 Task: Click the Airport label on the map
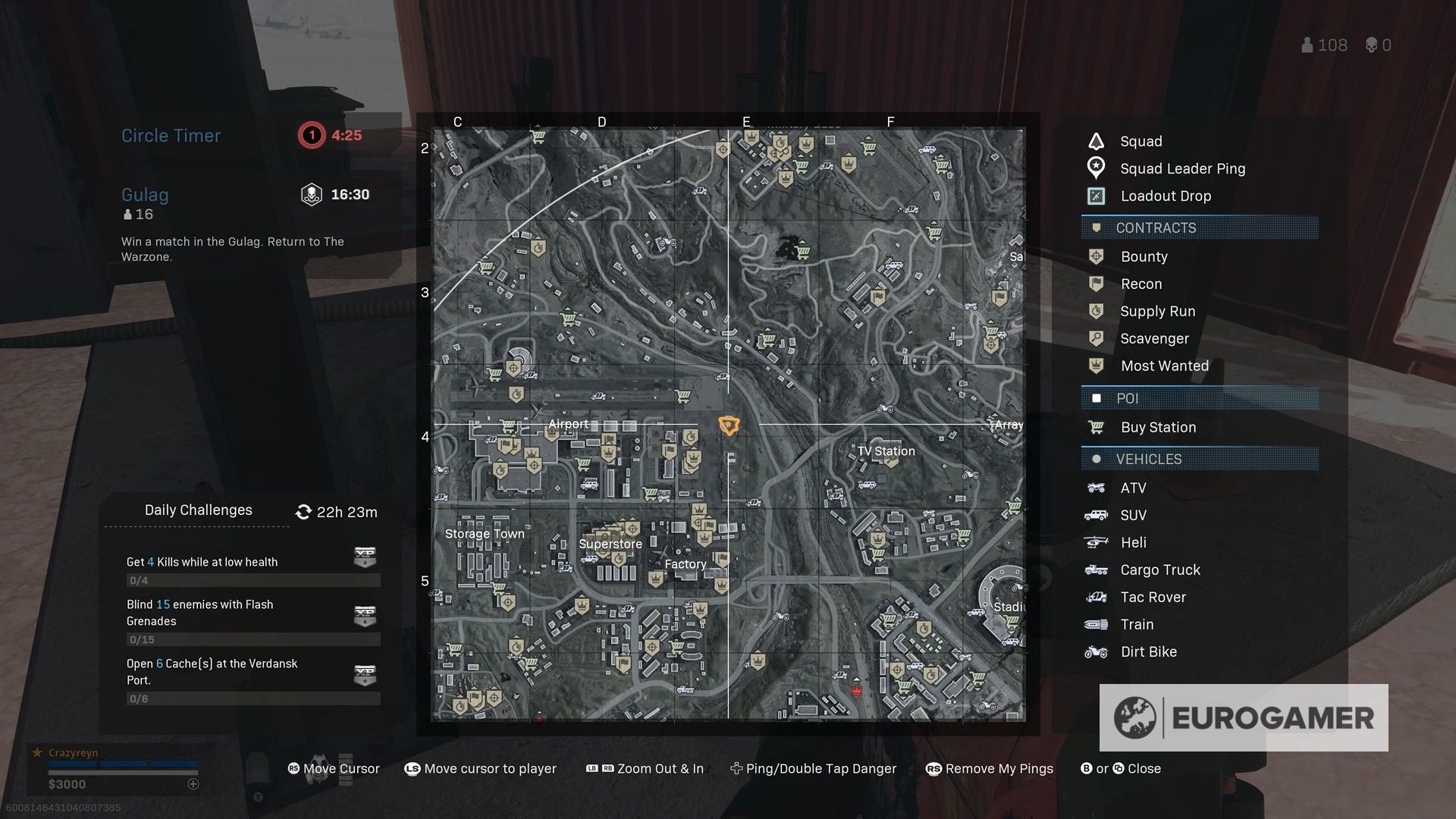click(568, 425)
